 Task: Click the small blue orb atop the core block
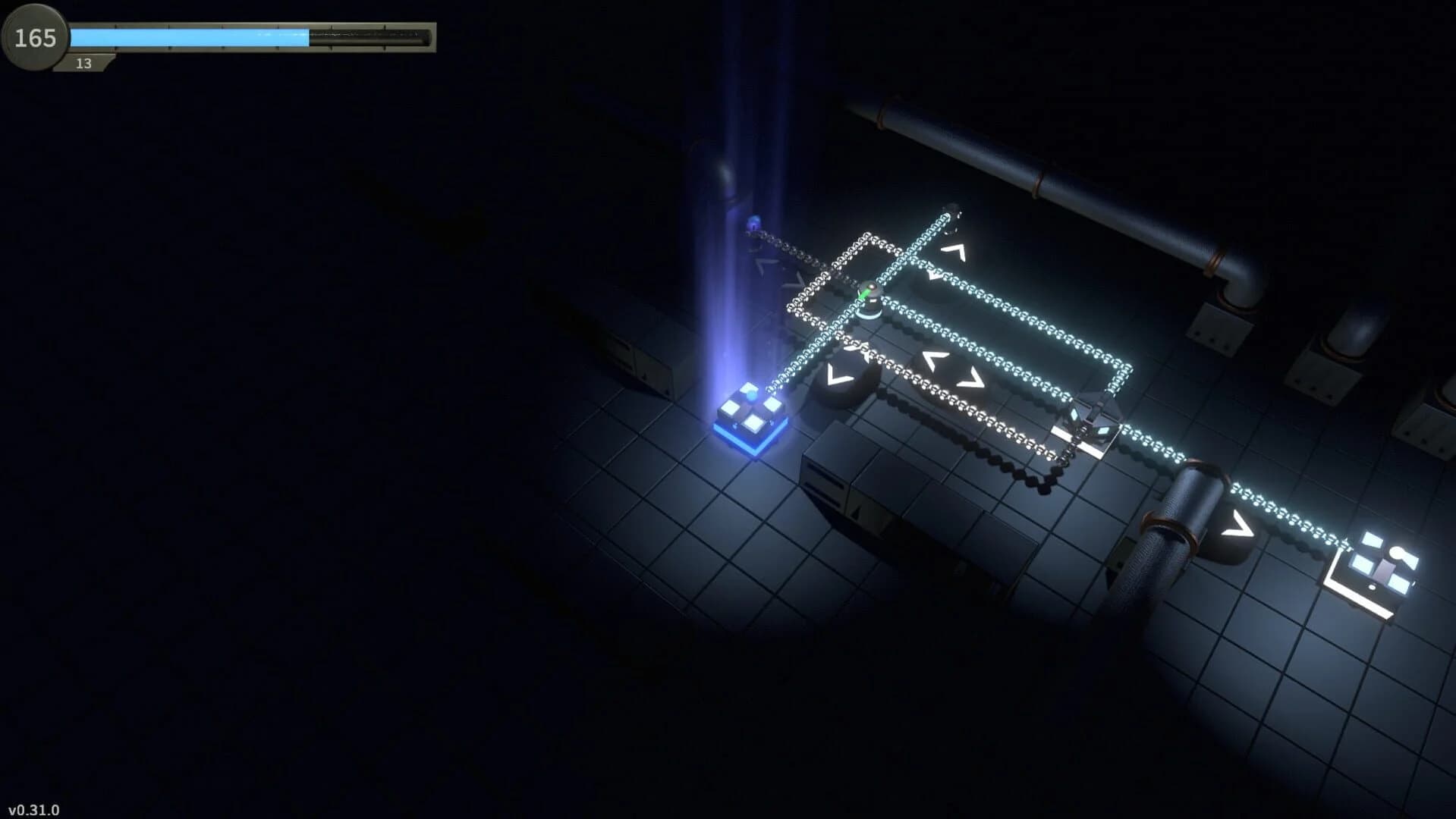750,394
